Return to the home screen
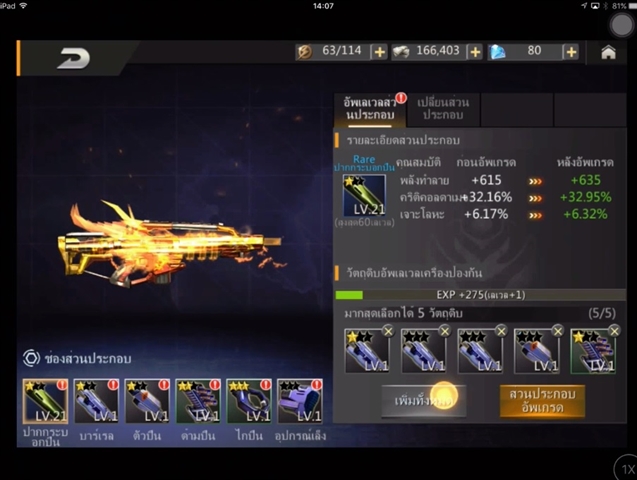Image resolution: width=637 pixels, height=480 pixels. click(608, 52)
